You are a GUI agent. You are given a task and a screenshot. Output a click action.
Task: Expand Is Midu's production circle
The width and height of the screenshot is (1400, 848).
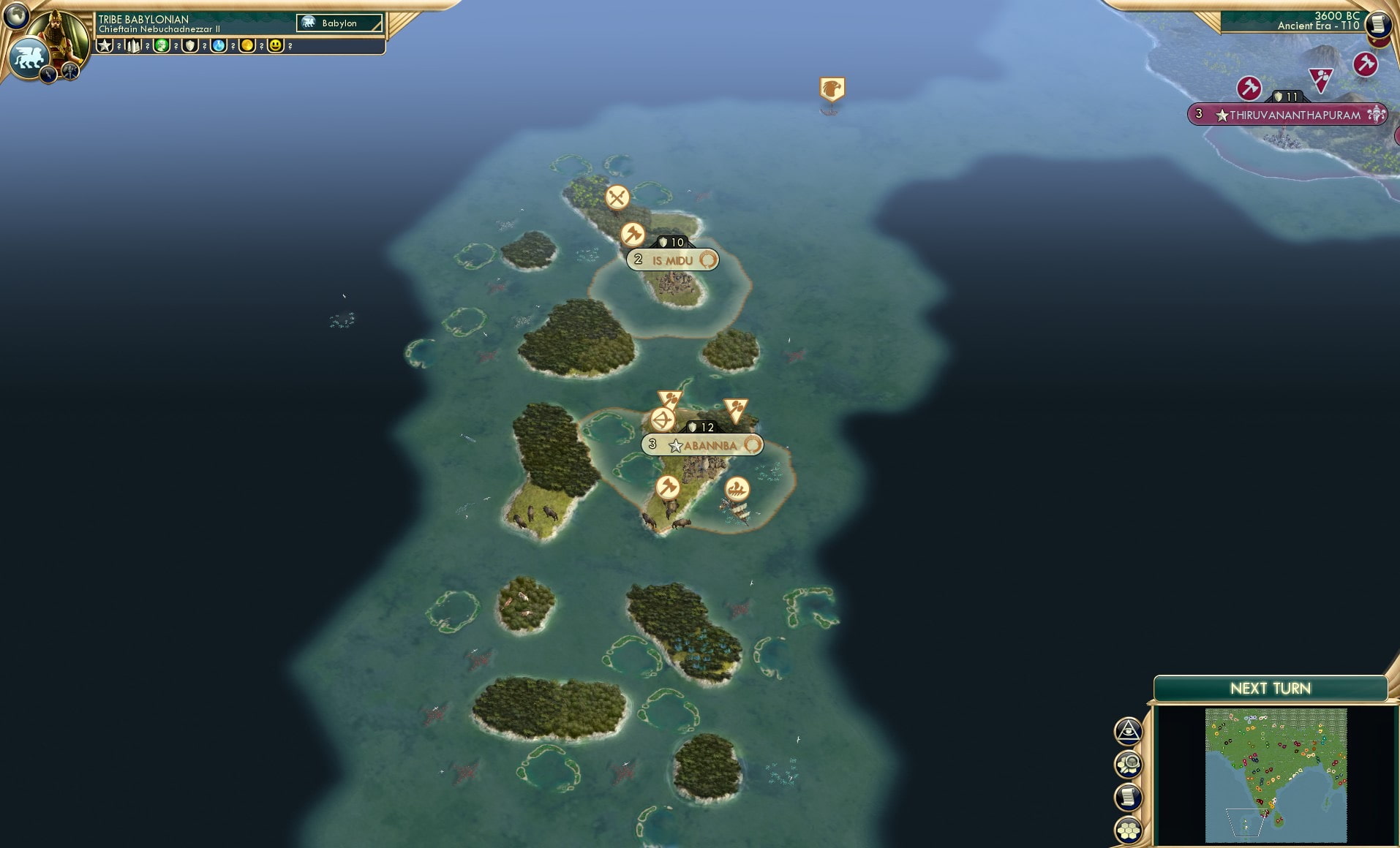coord(707,260)
